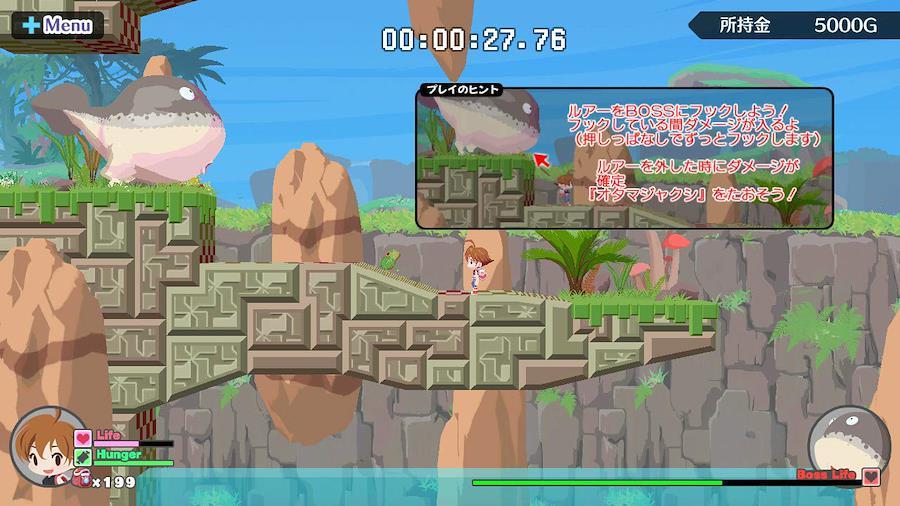Screen dimensions: 900x506
Task: Select the item icon showing x199
Action: point(82,481)
